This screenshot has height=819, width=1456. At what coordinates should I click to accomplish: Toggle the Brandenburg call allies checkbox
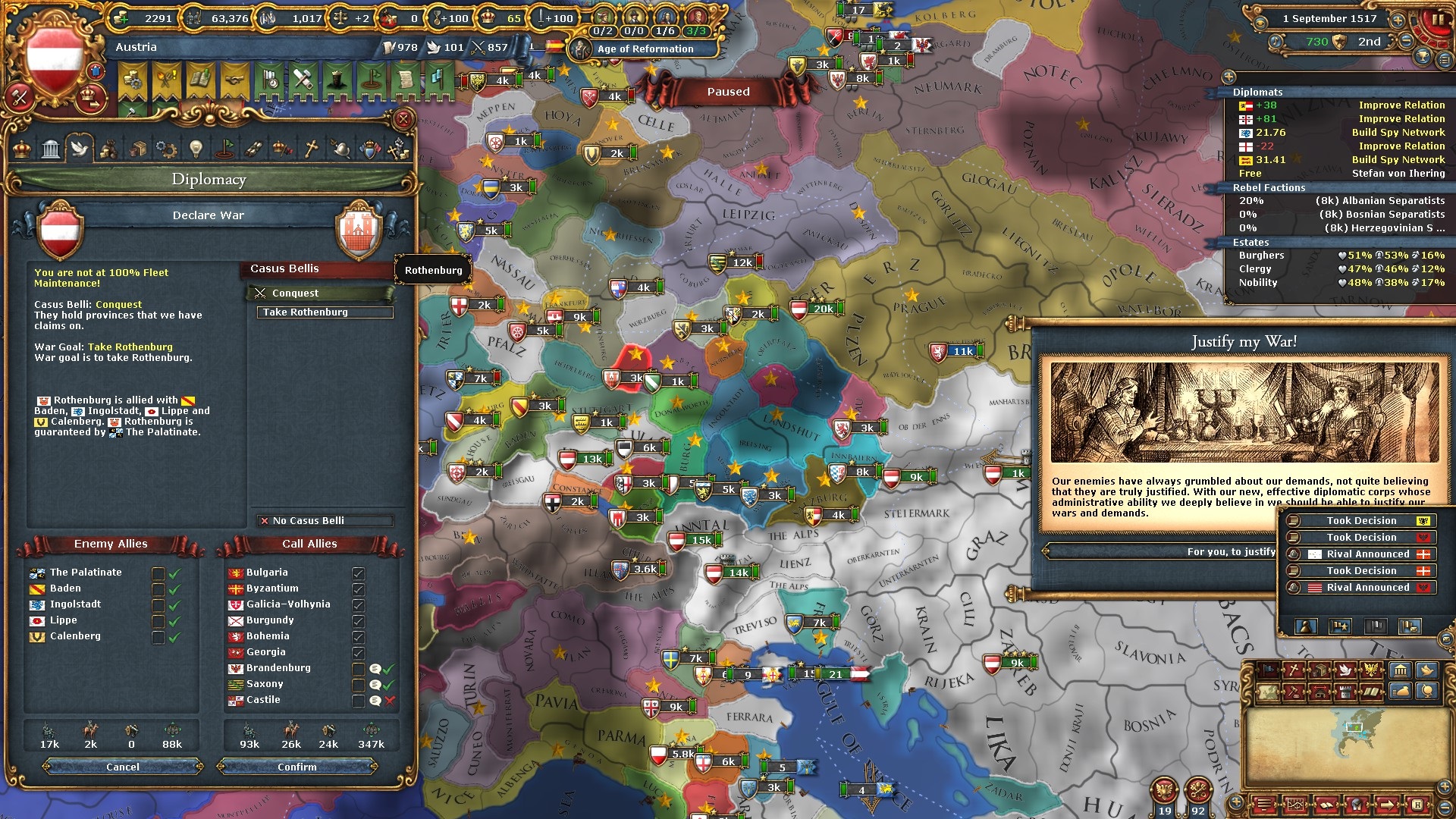tap(359, 669)
